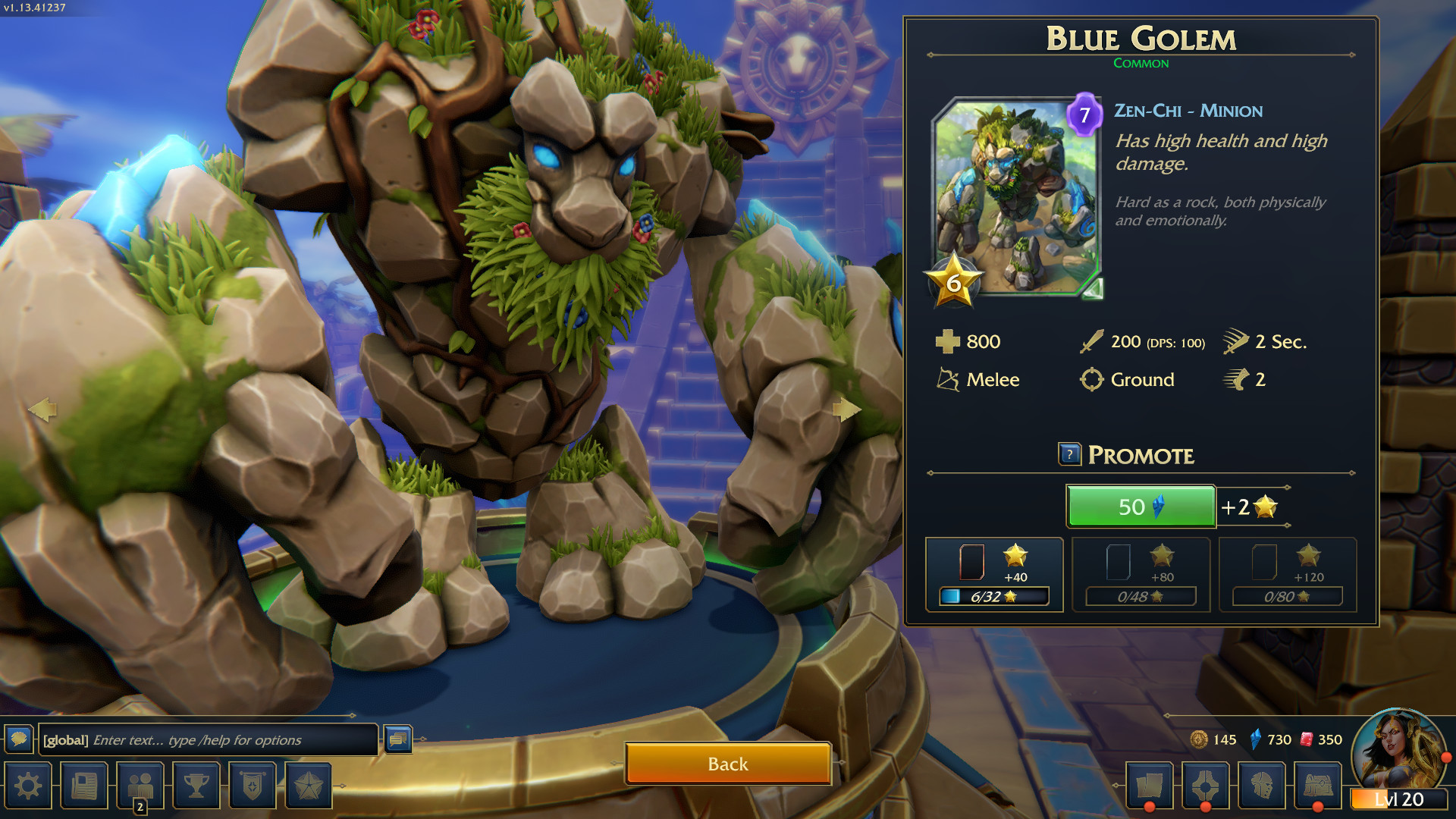Viewport: 1456px width, 819px height.
Task: Show the next card with right arrow
Action: [846, 409]
